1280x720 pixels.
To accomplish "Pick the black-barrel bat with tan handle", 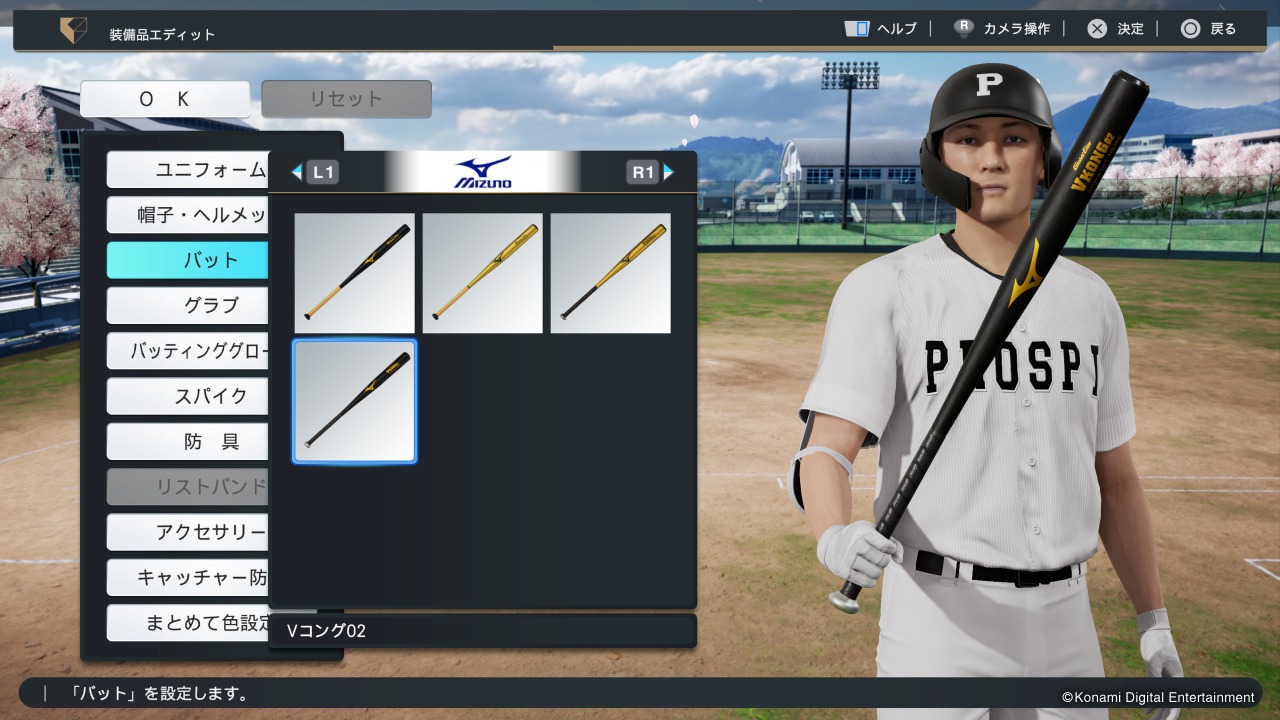I will click(x=354, y=273).
